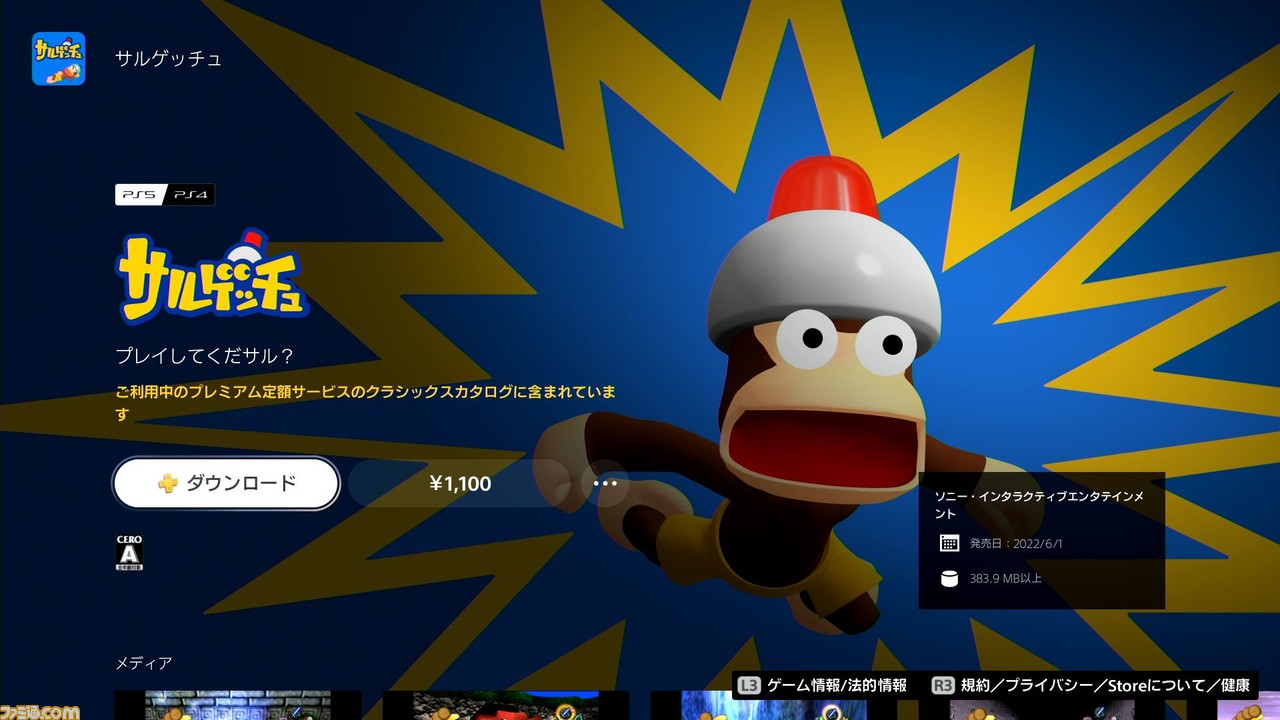Select the ¥1,100 purchase option
The image size is (1280, 720).
[460, 483]
